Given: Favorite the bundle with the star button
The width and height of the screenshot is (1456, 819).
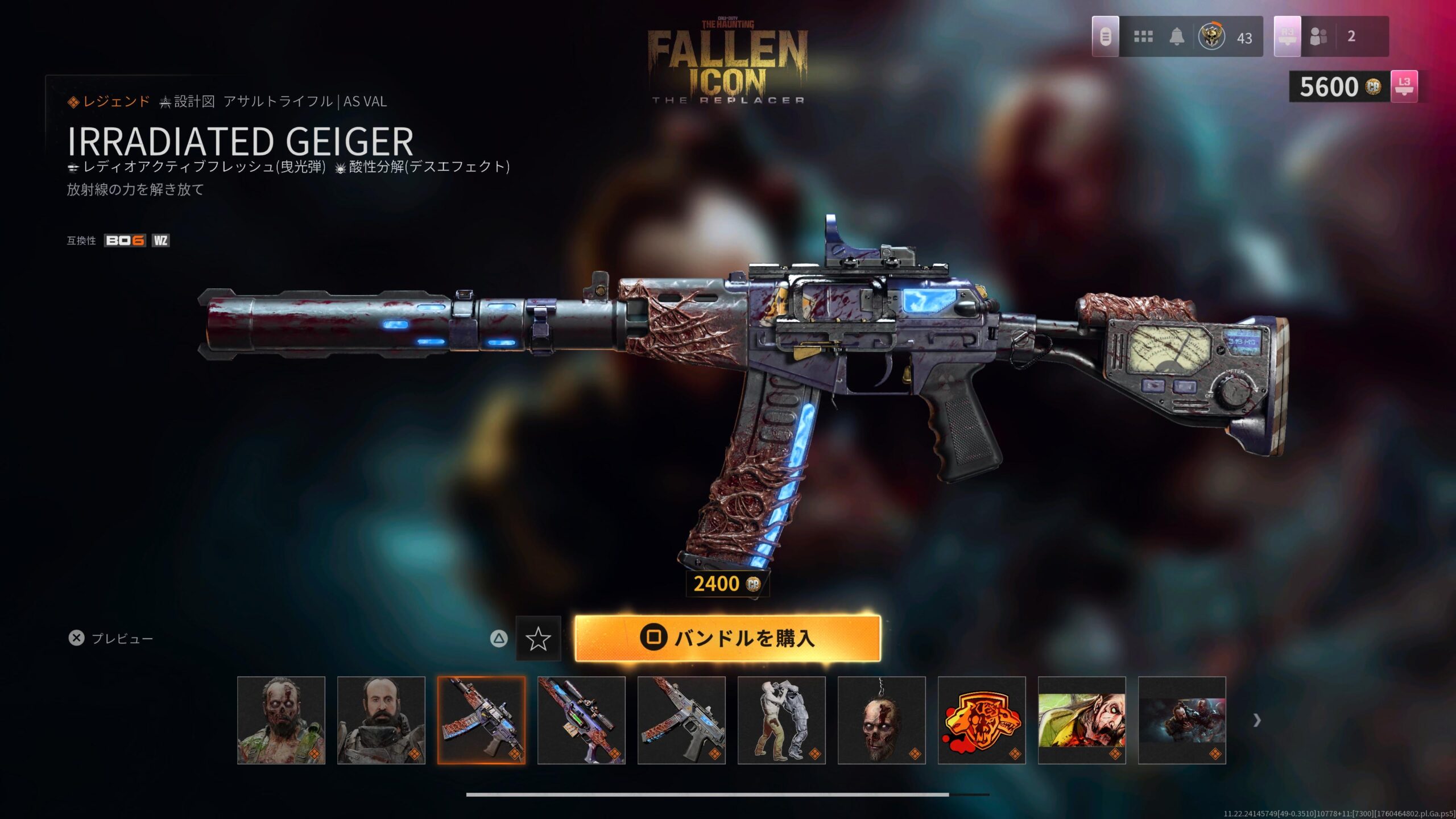Looking at the screenshot, I should (538, 639).
